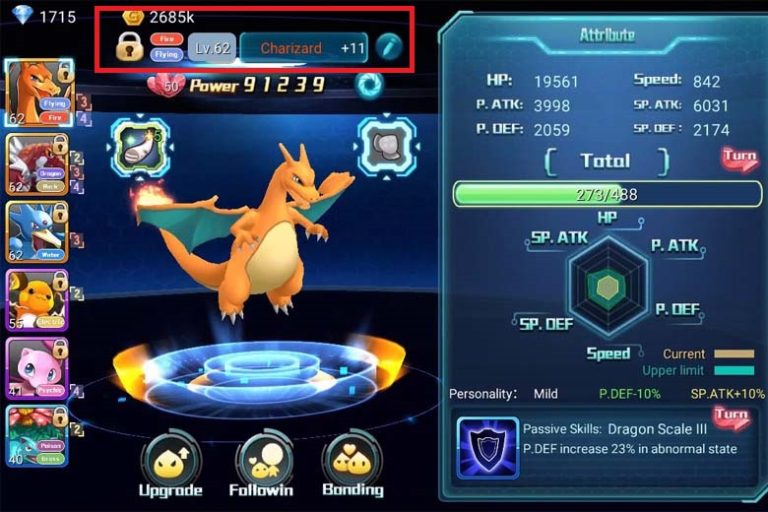Click the Turn arrow on Passive Skills
The image size is (768, 512).
click(731, 416)
